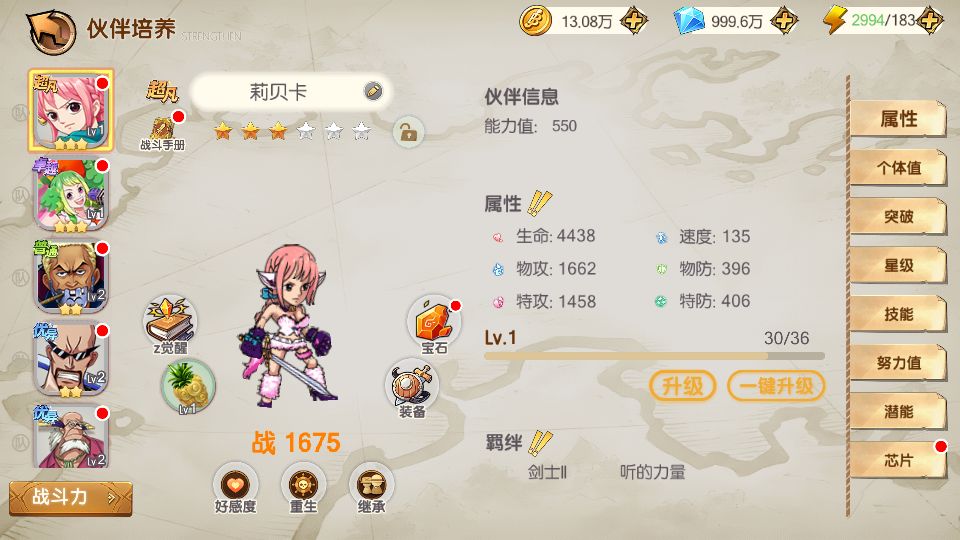Select the green-haired partner portrait
Image resolution: width=960 pixels, height=540 pixels.
(71, 193)
